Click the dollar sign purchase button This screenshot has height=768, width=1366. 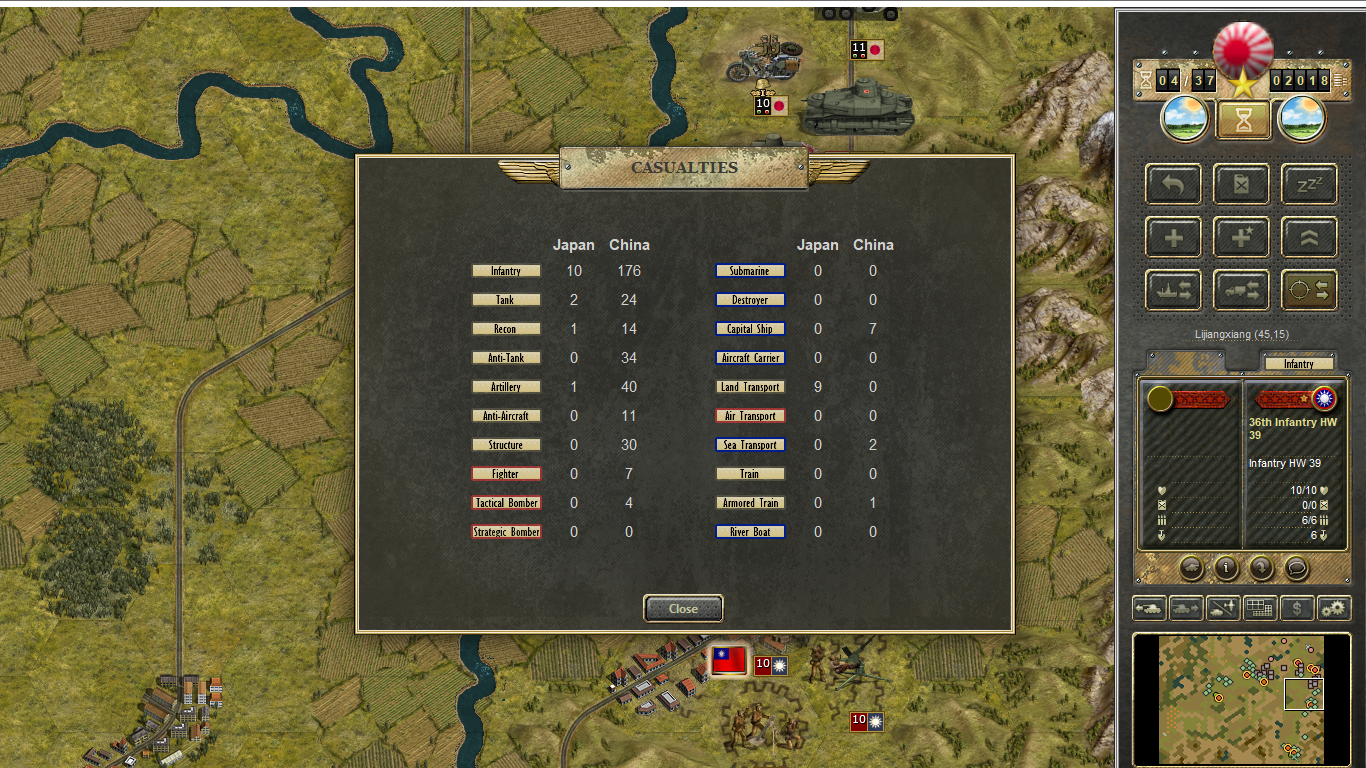pos(1297,607)
